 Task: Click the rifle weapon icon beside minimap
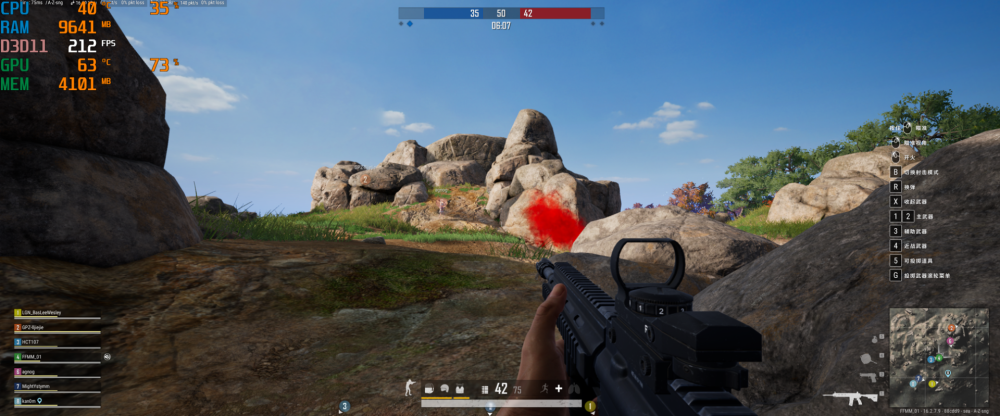pos(849,397)
